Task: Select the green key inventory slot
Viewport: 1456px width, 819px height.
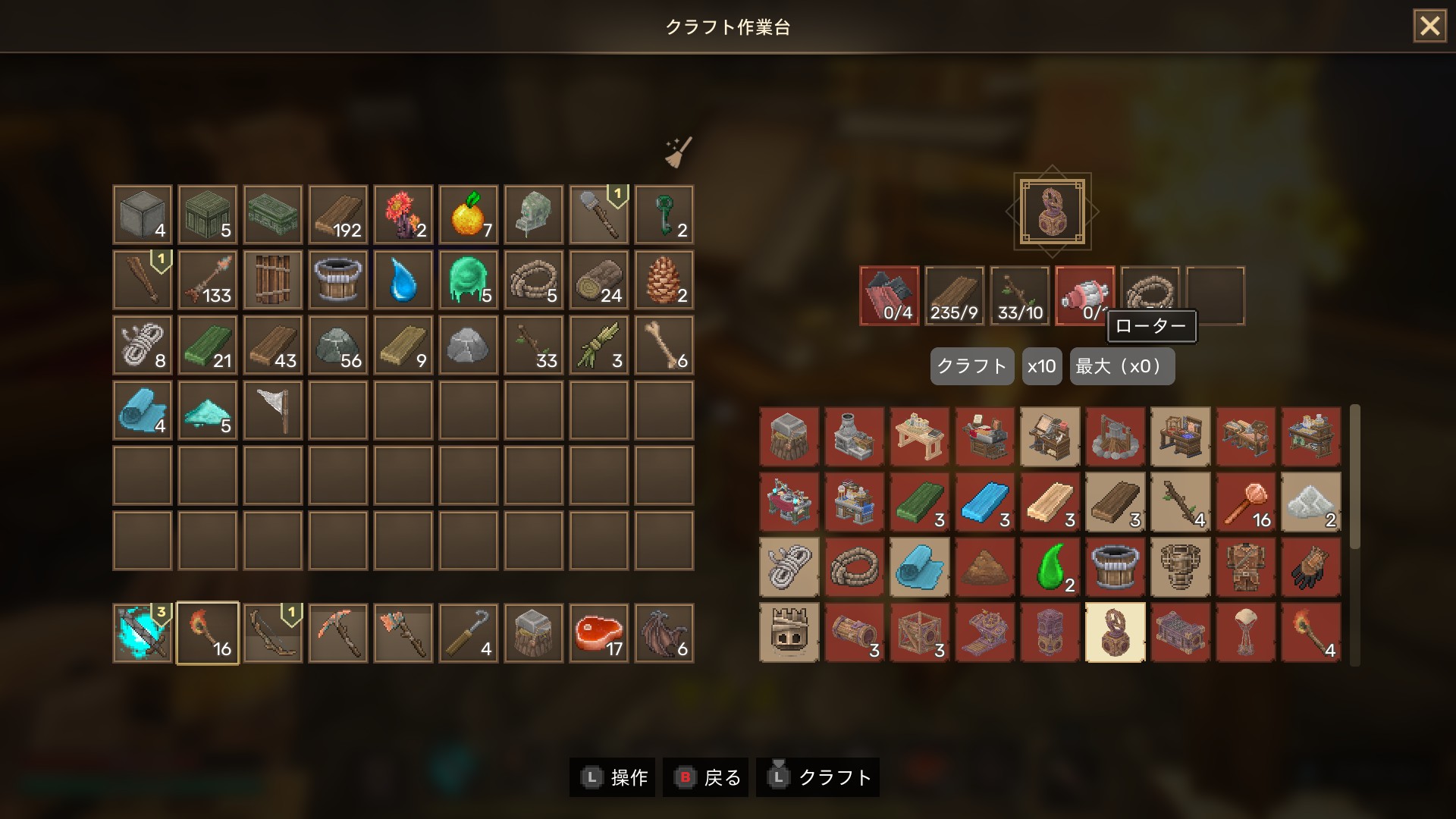Action: click(664, 215)
